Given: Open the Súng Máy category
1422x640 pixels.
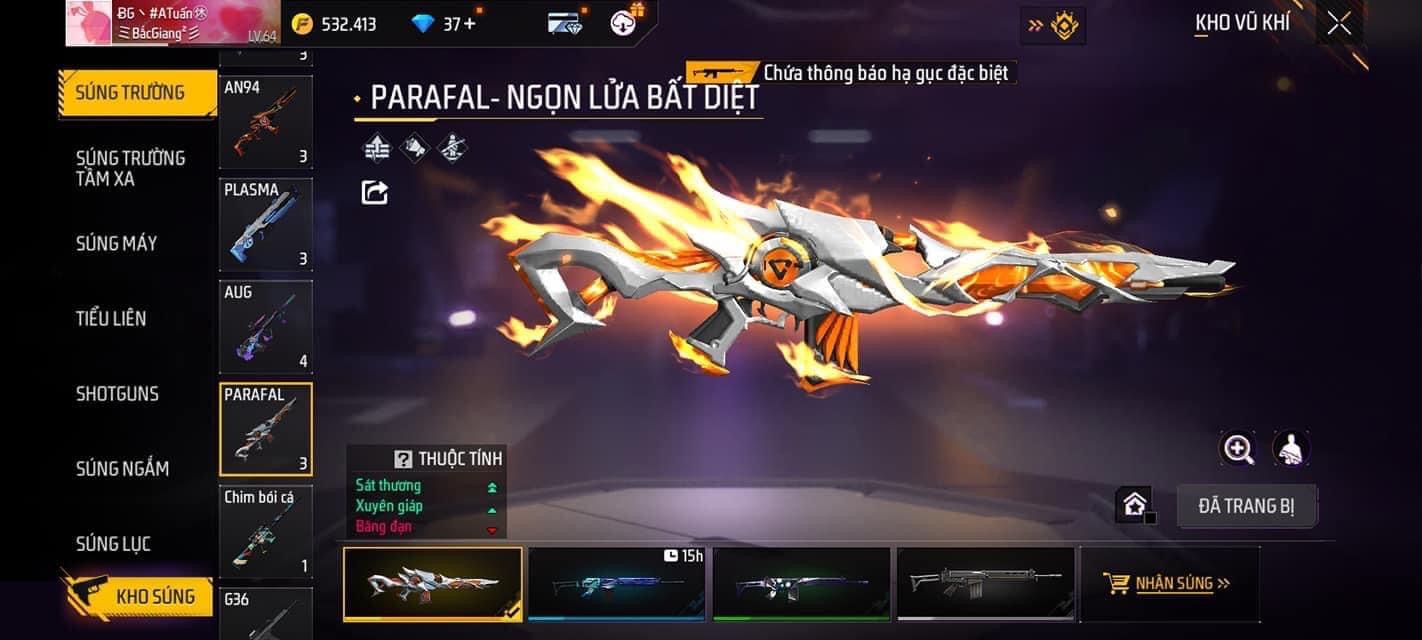Looking at the screenshot, I should (116, 243).
